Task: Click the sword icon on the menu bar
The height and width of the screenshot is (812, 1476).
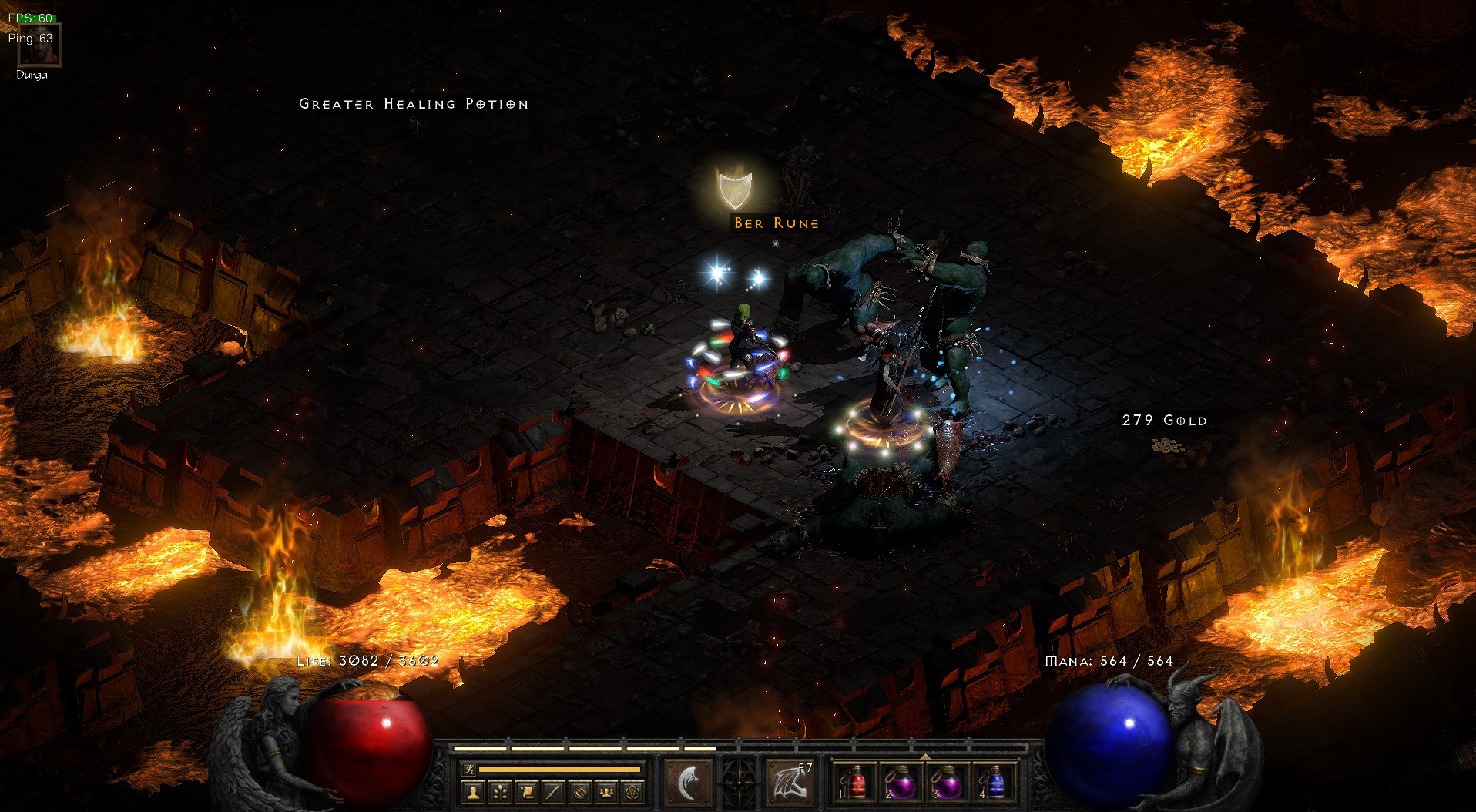Action: [x=553, y=793]
